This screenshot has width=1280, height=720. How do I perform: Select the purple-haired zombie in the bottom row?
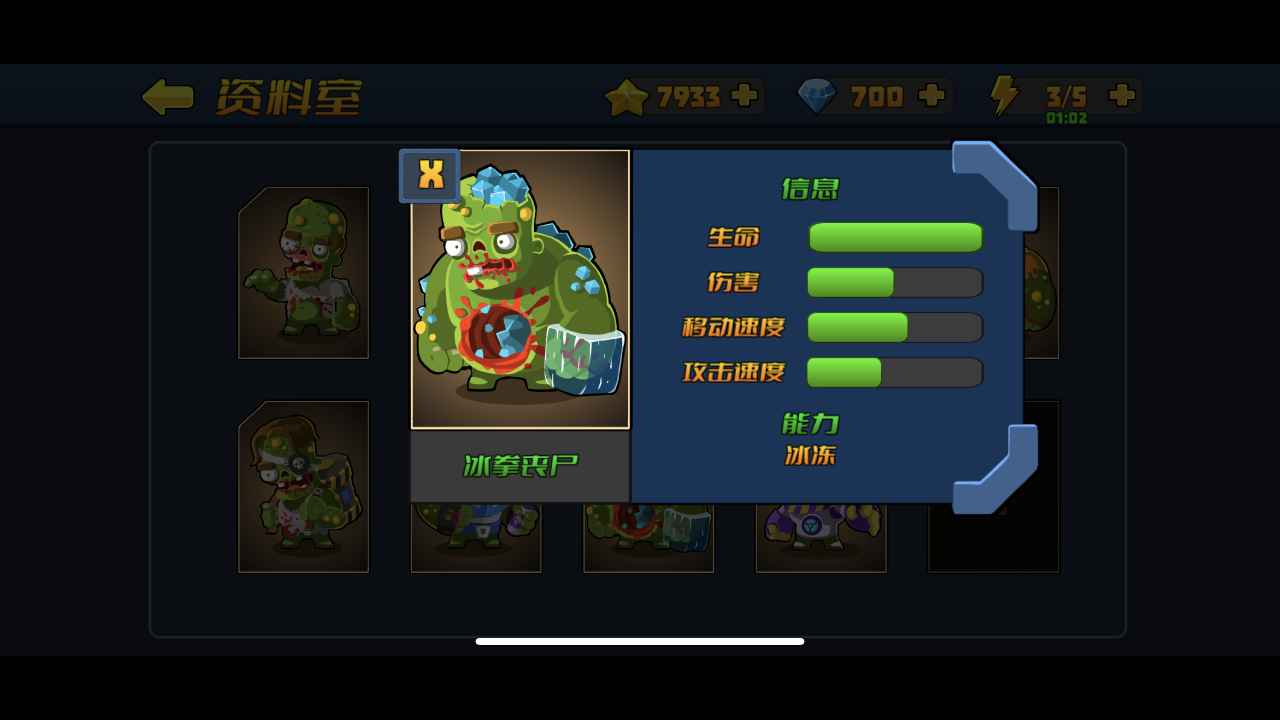(820, 535)
